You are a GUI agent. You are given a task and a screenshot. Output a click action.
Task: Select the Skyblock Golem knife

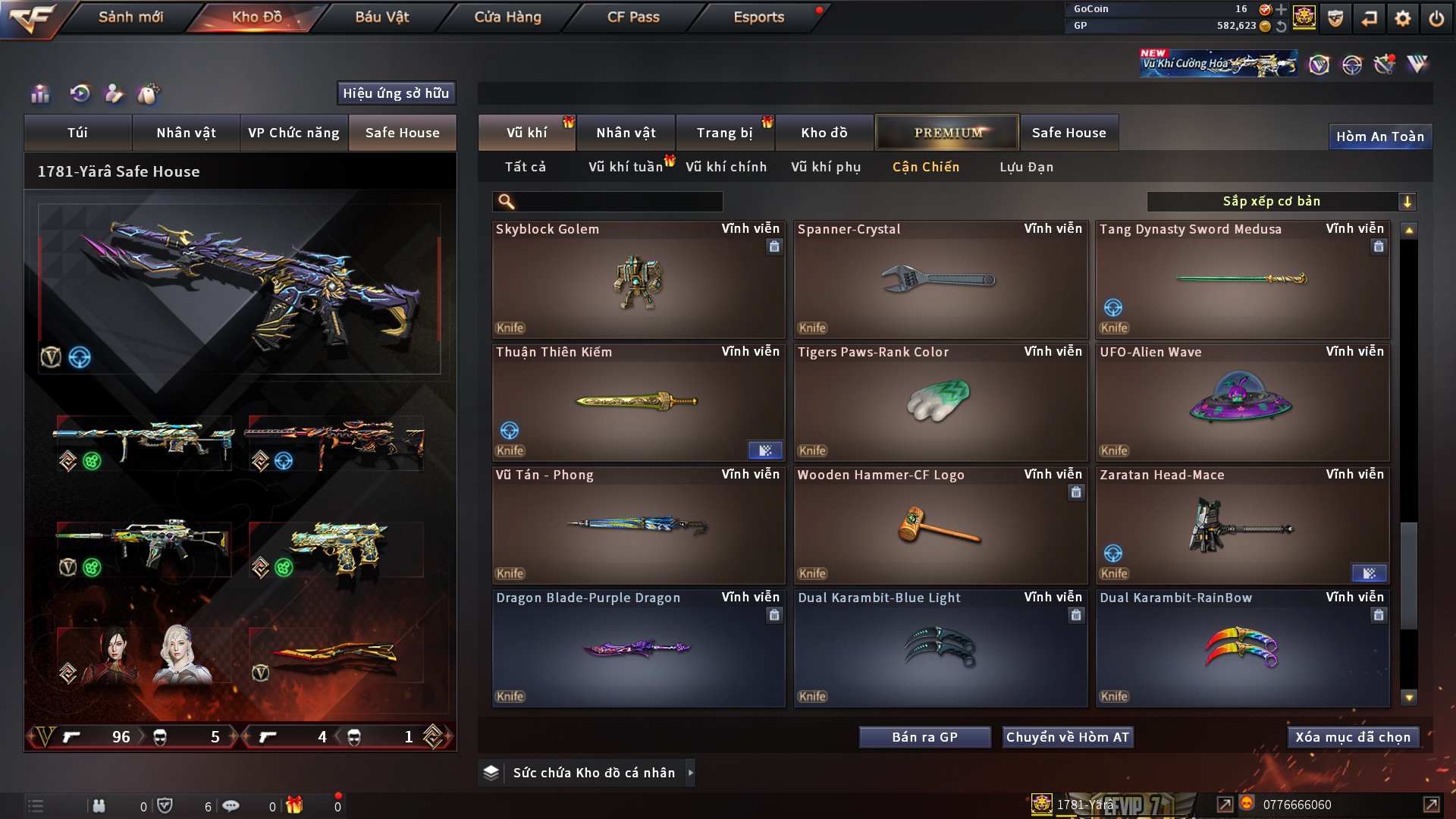pos(638,281)
